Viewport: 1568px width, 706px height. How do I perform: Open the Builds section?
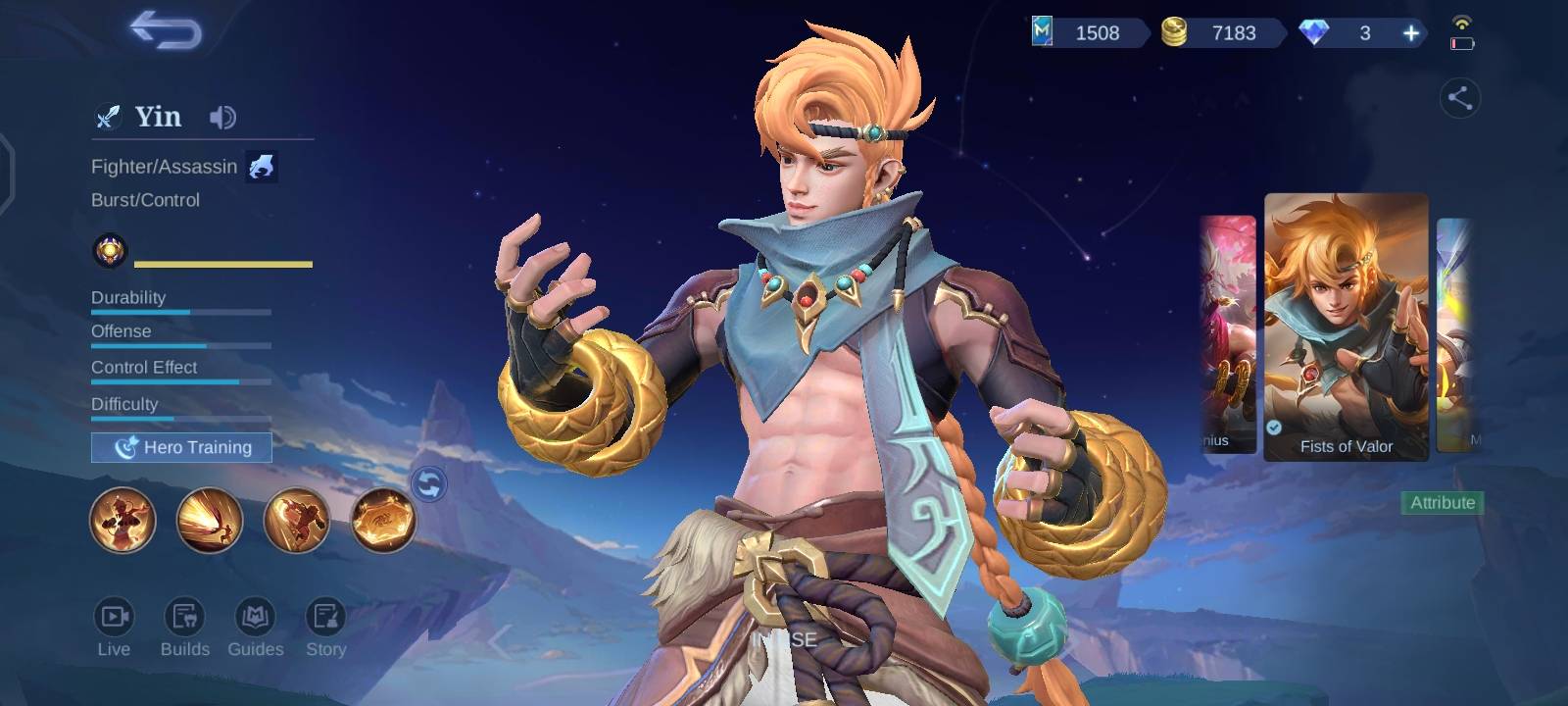[184, 626]
